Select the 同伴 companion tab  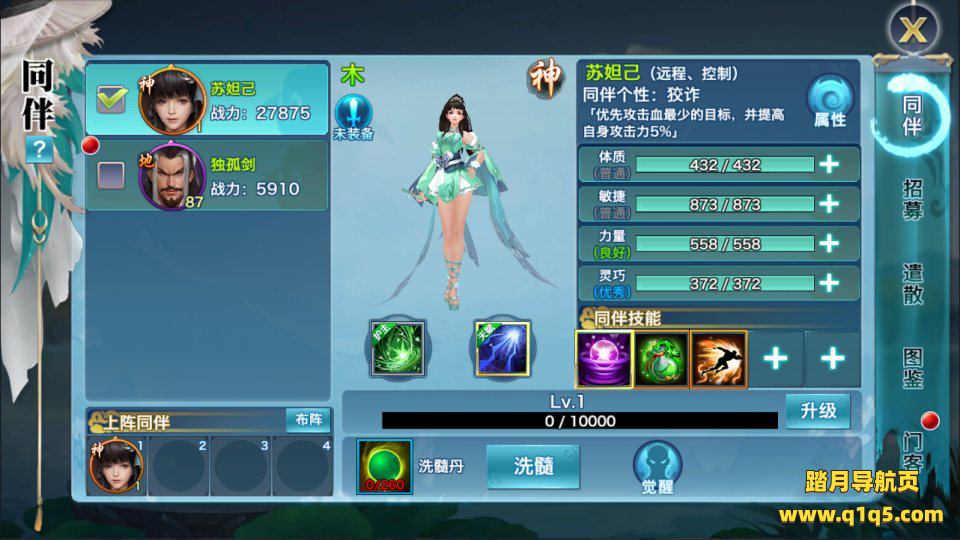click(x=912, y=114)
